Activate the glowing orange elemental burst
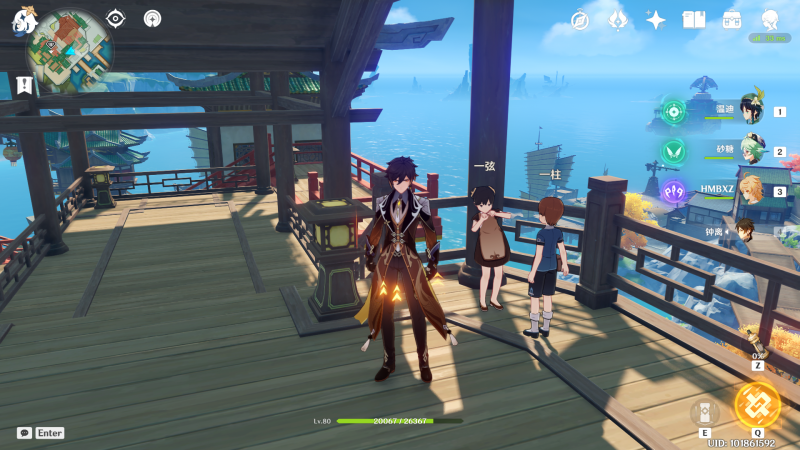This screenshot has height=450, width=800. pos(757,403)
